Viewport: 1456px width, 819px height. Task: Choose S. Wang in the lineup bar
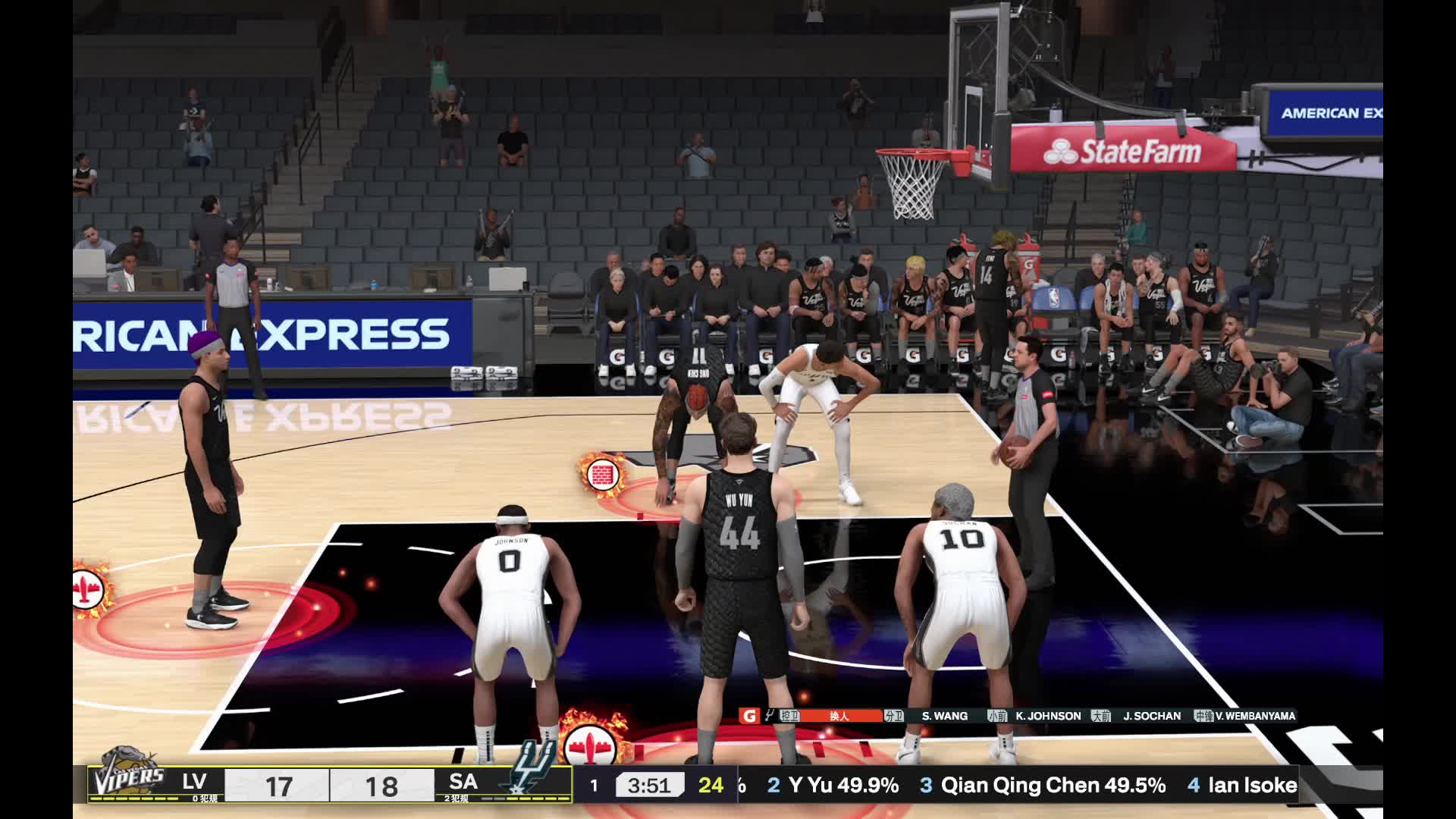(944, 716)
